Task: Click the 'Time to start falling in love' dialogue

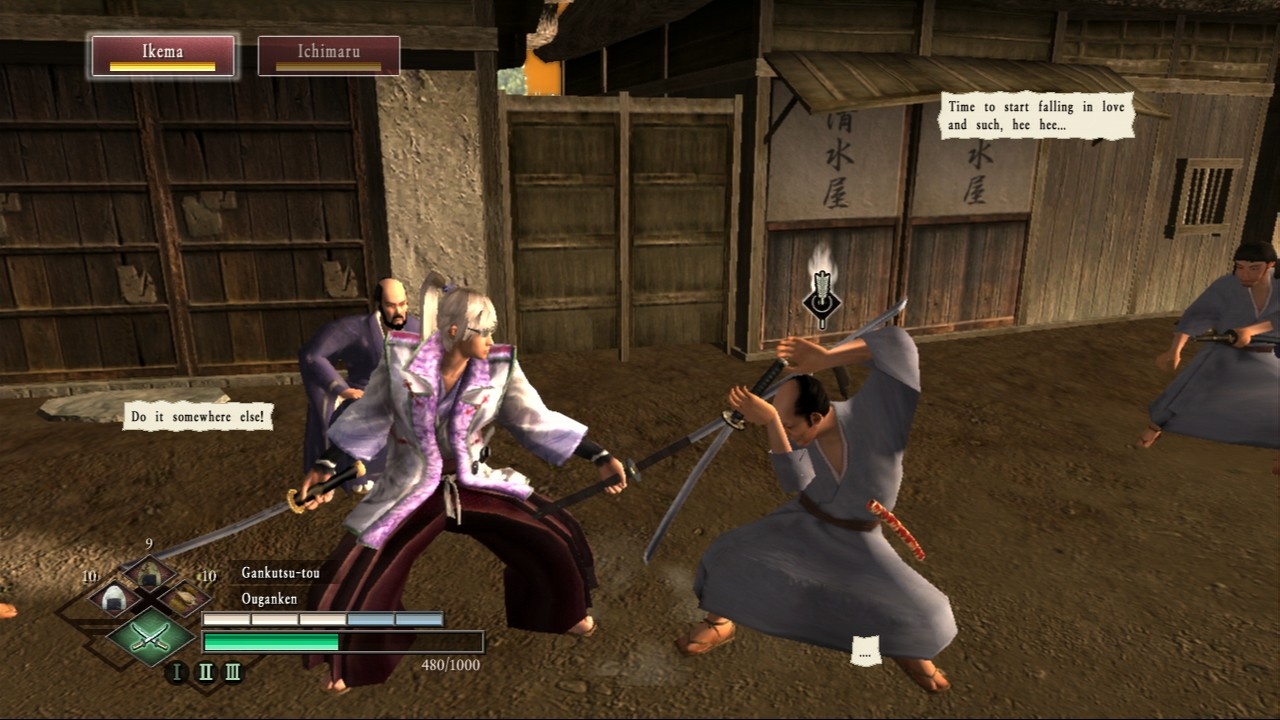Action: pos(1034,113)
